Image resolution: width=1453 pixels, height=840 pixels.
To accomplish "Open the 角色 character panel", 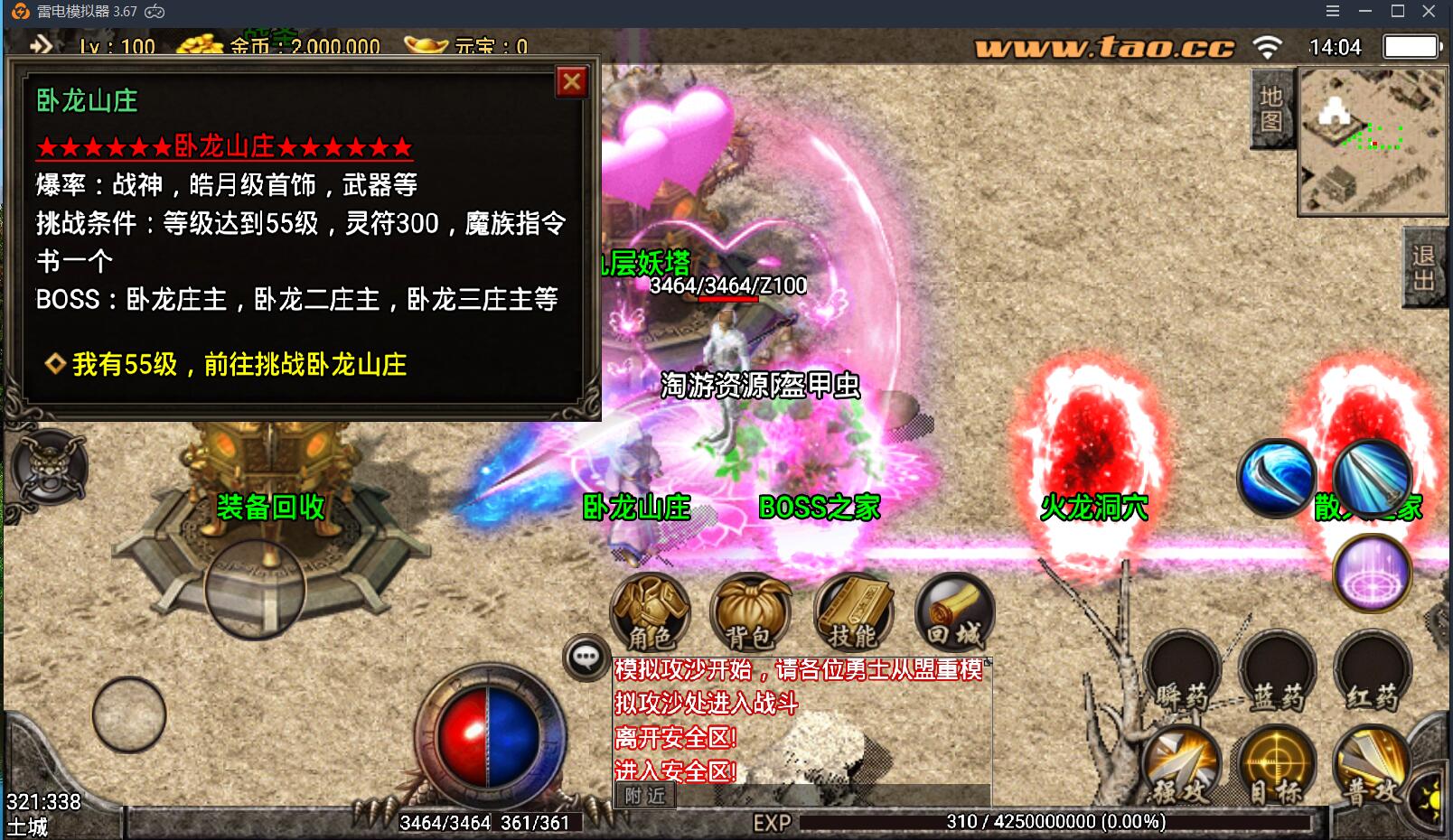I will click(x=651, y=612).
